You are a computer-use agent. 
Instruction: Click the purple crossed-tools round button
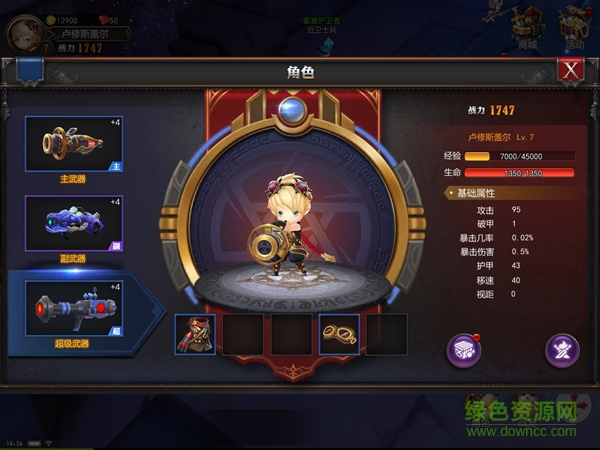[562, 349]
